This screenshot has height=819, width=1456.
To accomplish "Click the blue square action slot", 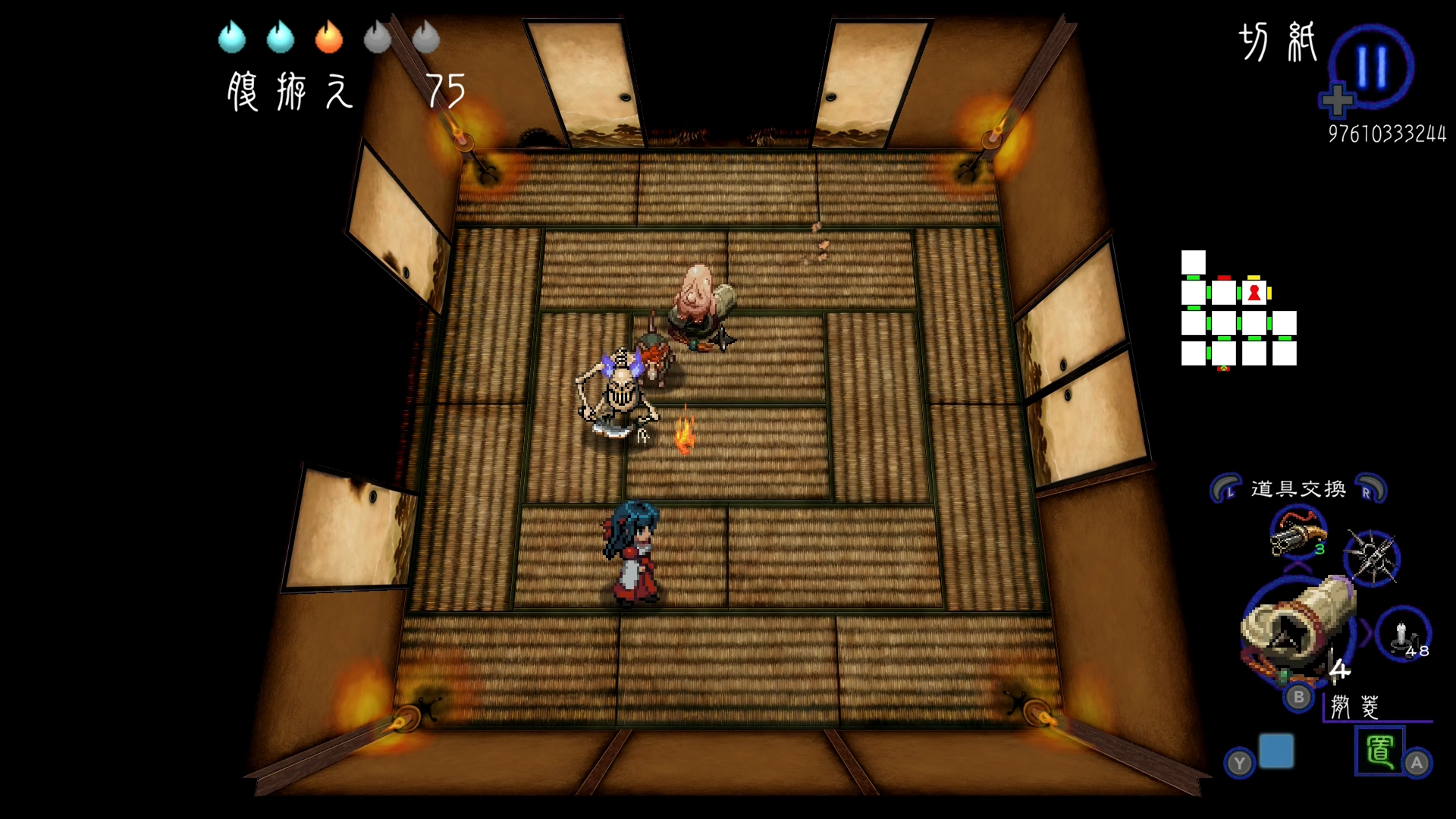I will point(1276,751).
